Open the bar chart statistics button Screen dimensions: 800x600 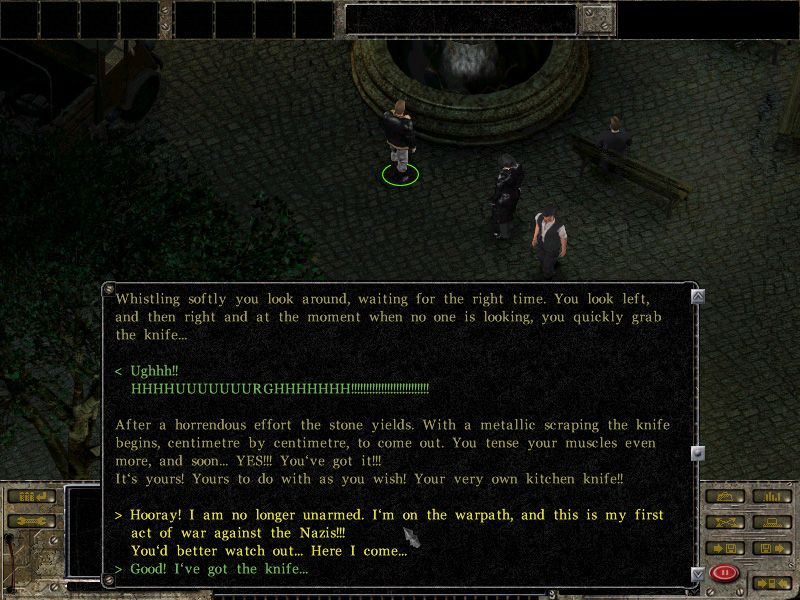pyautogui.click(x=770, y=496)
